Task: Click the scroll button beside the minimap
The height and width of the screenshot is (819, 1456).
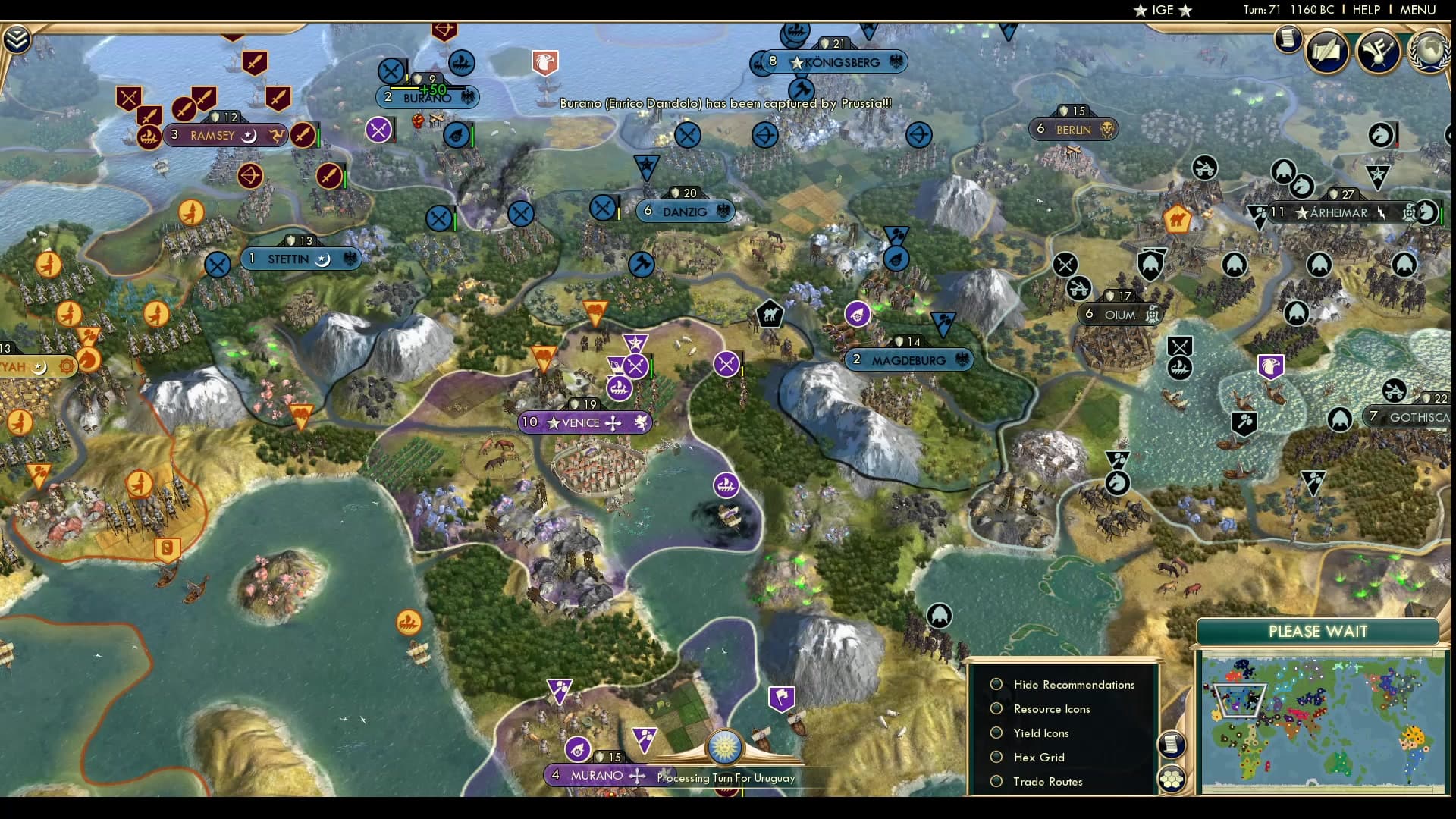Action: coord(1172,744)
